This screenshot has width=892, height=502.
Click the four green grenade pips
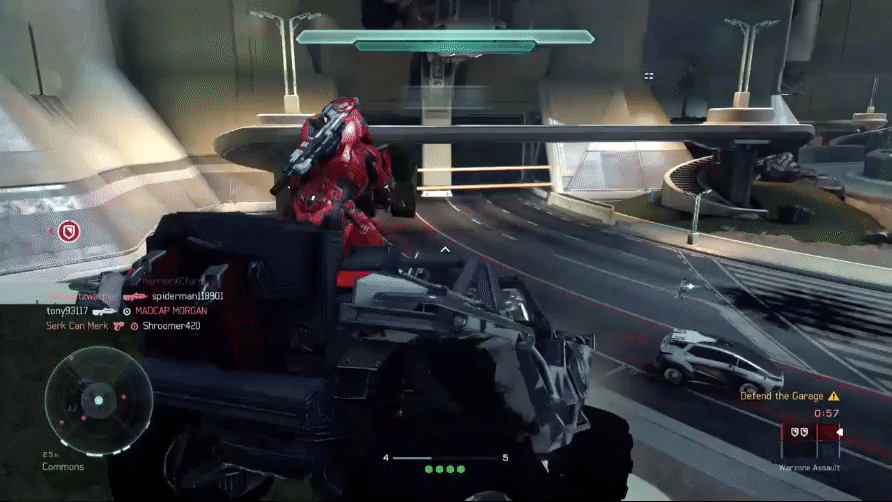click(x=445, y=468)
